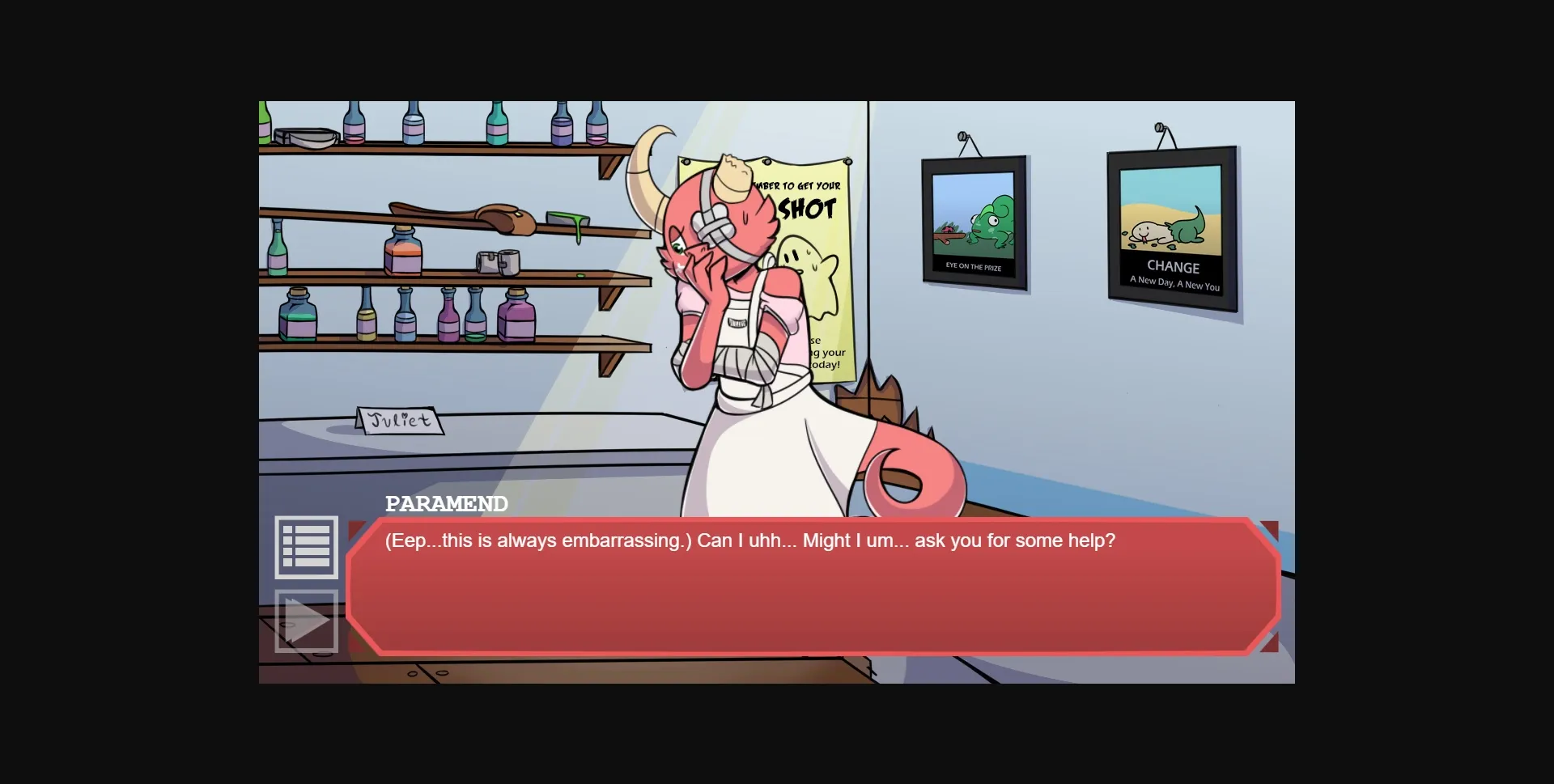Open the dialogue history log icon
The width and height of the screenshot is (1554, 784).
click(308, 547)
